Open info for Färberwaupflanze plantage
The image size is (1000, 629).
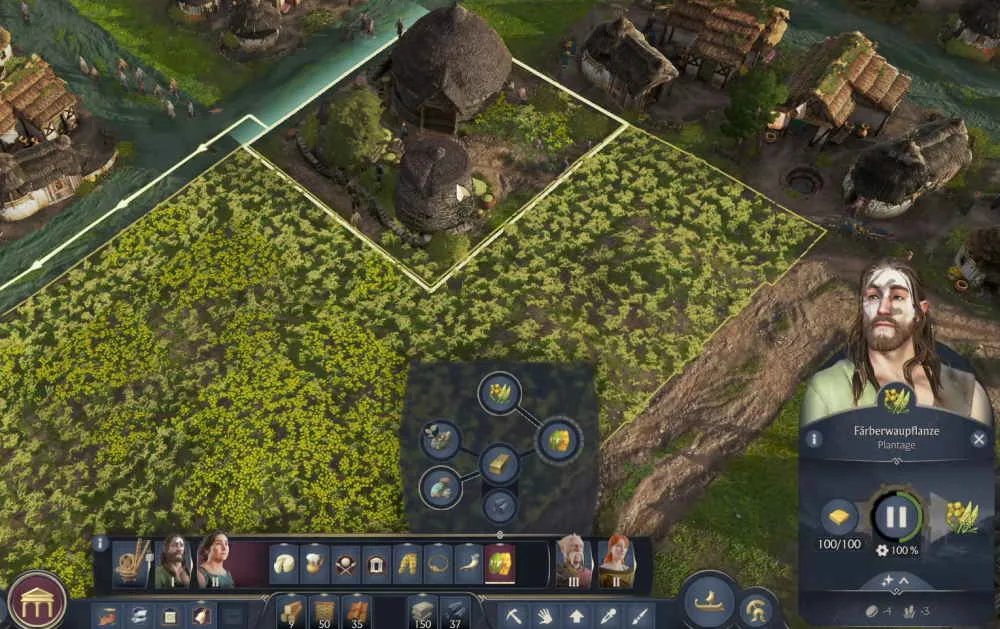[x=814, y=439]
